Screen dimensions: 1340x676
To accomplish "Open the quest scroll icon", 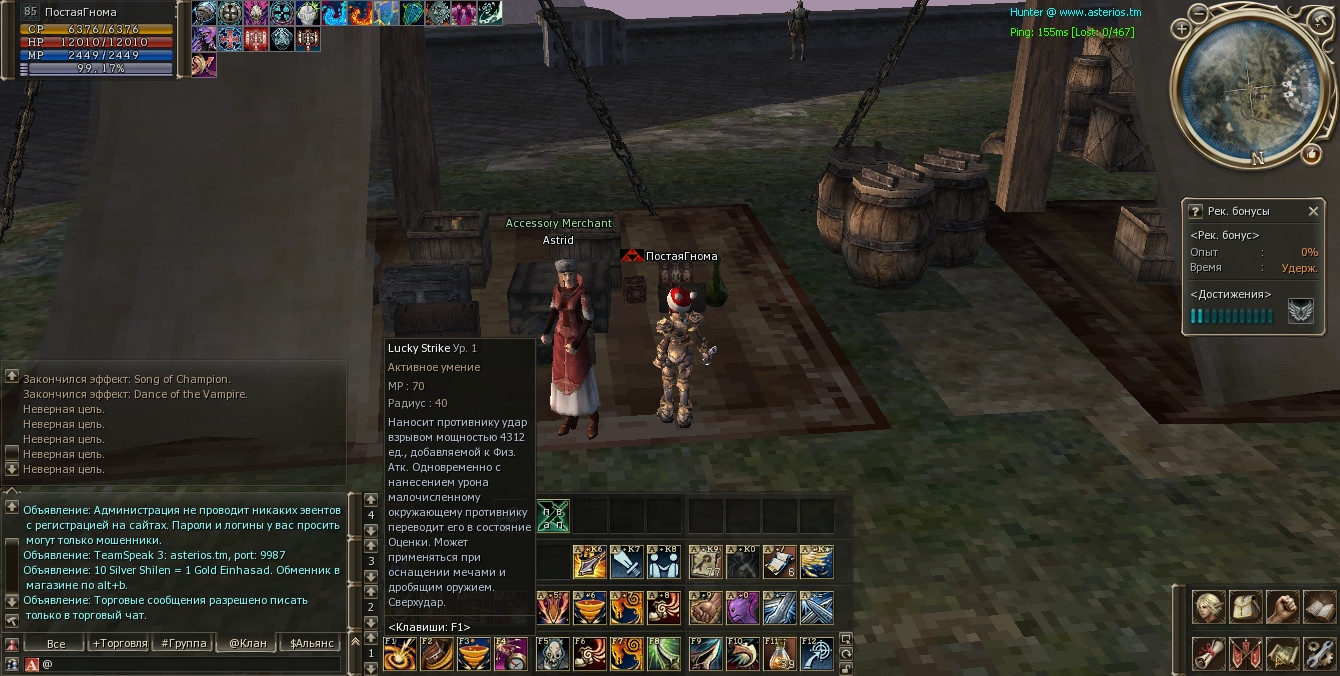I will (x=1208, y=653).
